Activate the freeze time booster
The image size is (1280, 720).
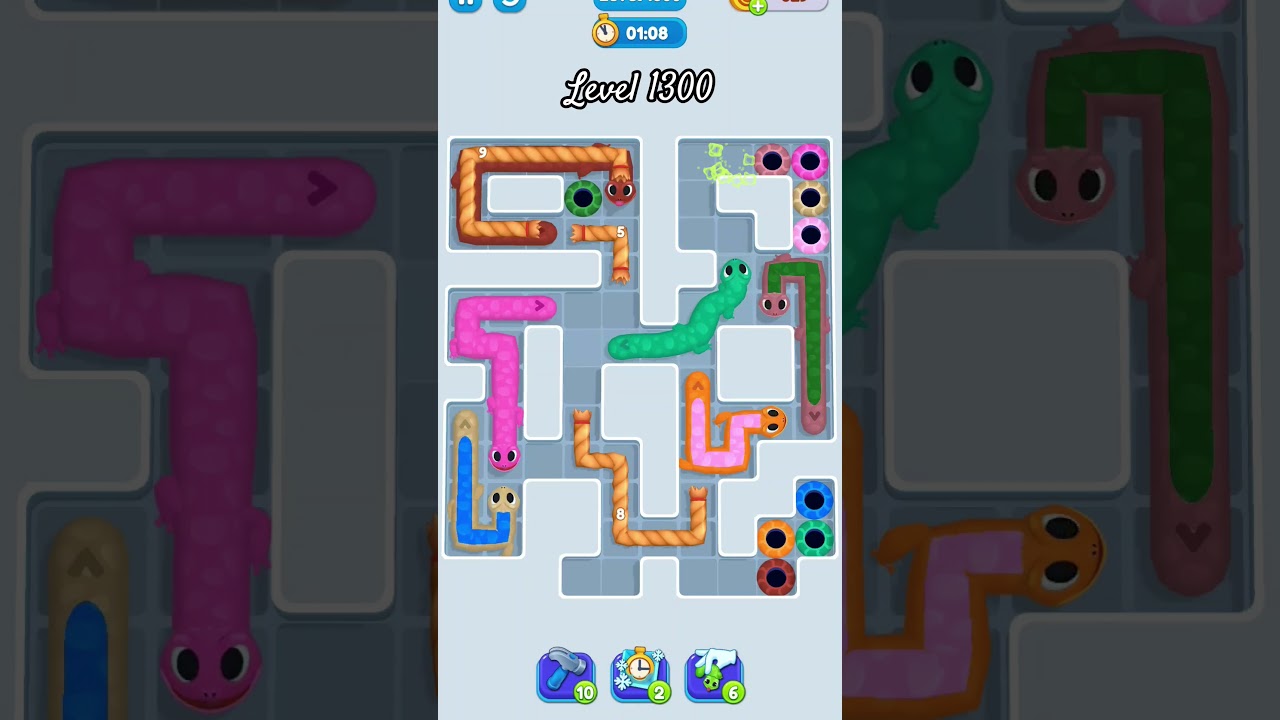pyautogui.click(x=640, y=674)
